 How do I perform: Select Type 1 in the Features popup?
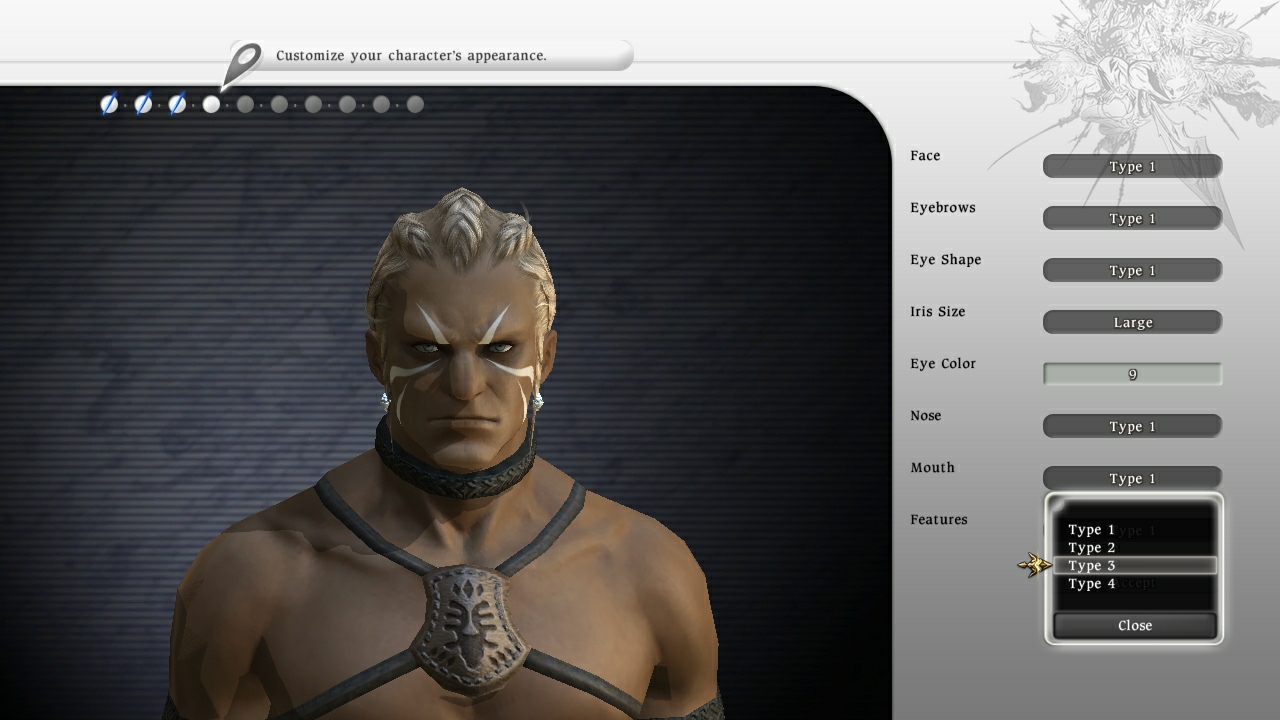click(1092, 529)
